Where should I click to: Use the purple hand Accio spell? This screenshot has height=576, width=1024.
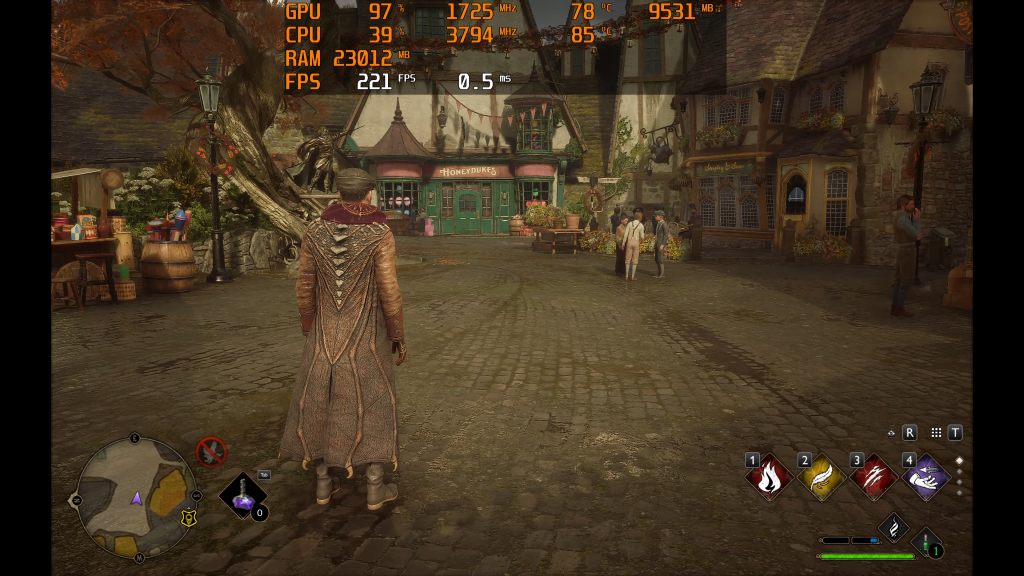pos(926,477)
